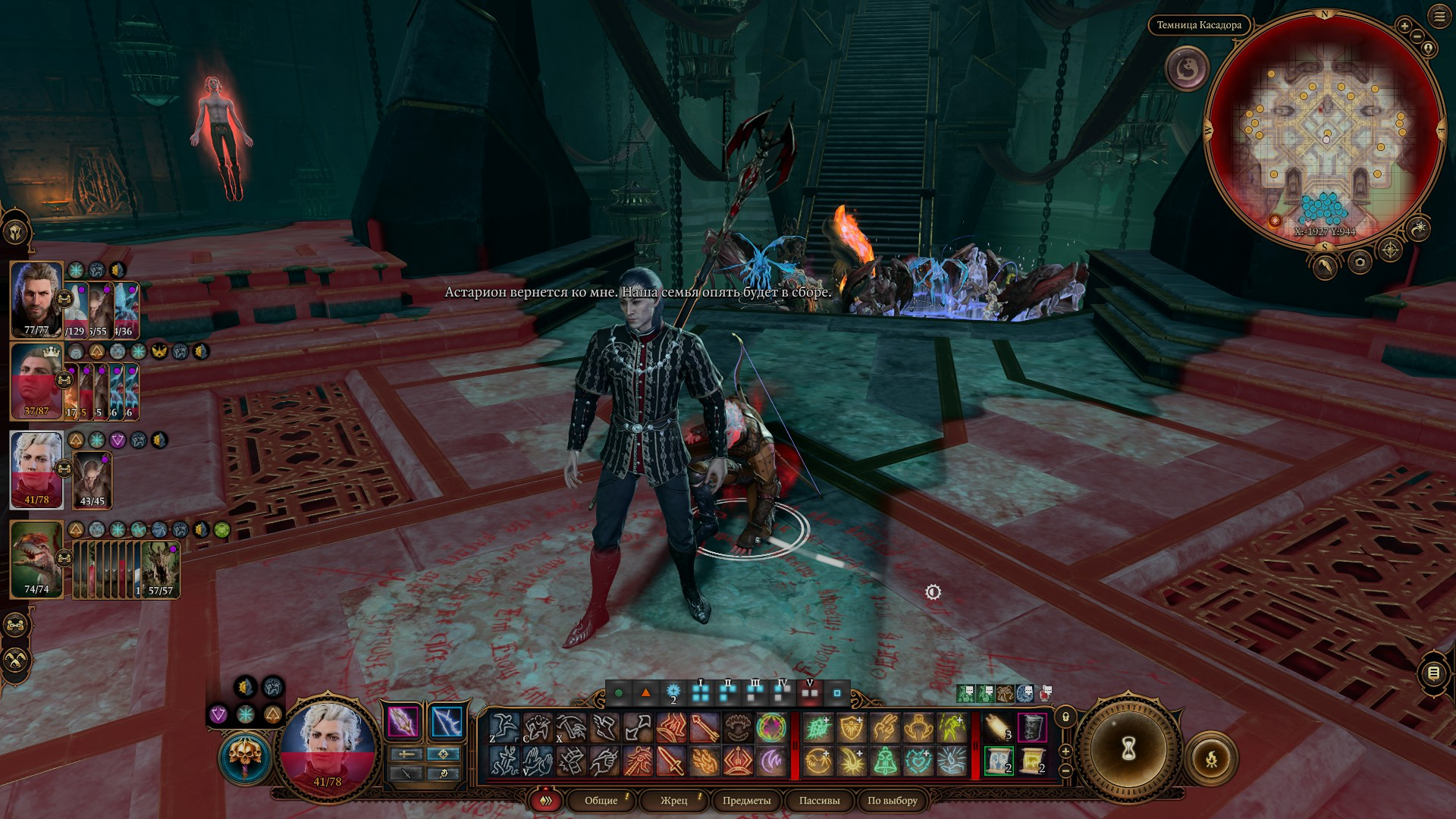The width and height of the screenshot is (1456, 819).
Task: Click the hourglass end turn button
Action: [1128, 749]
